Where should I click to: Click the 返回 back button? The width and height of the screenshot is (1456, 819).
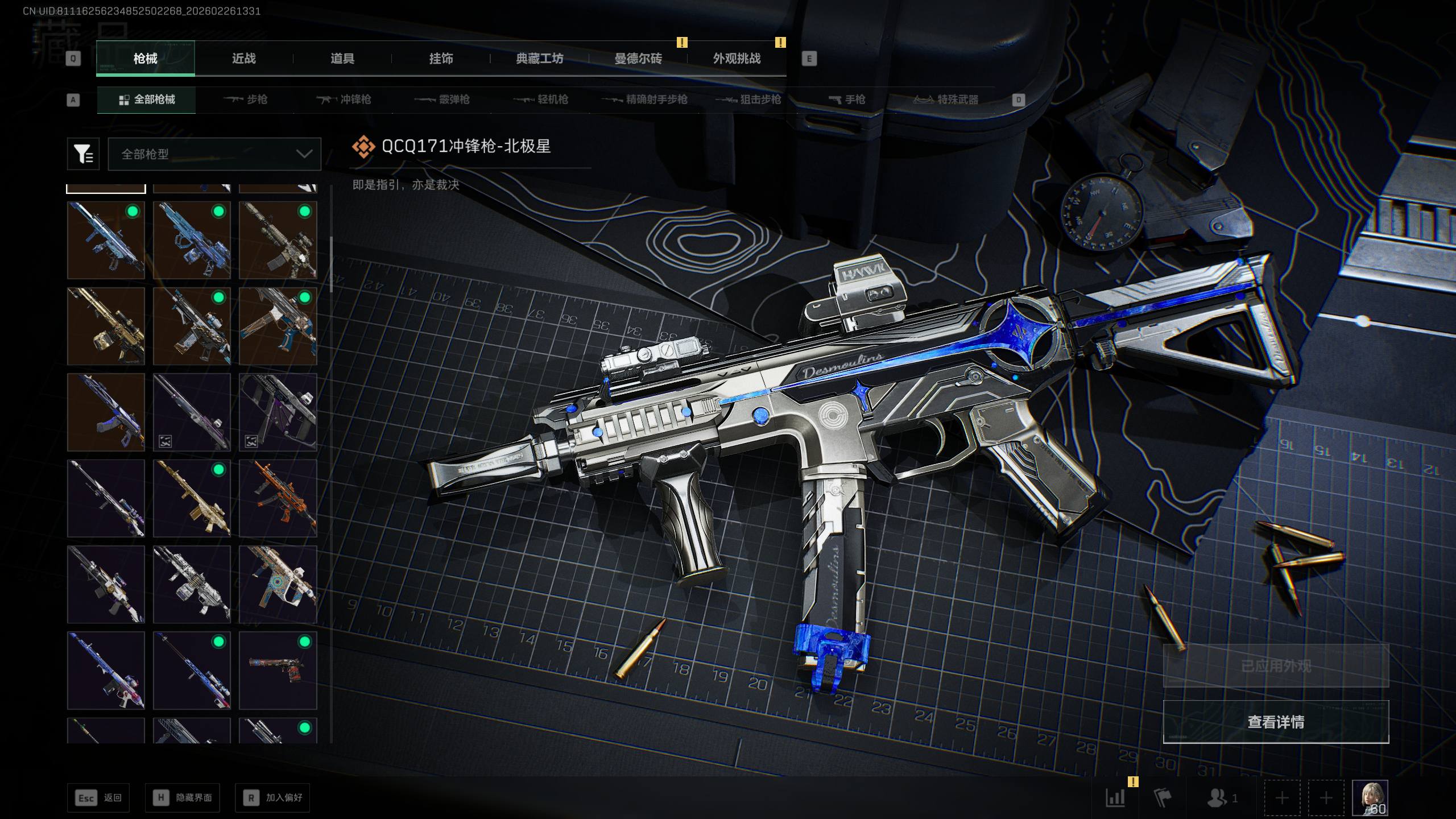(x=98, y=798)
